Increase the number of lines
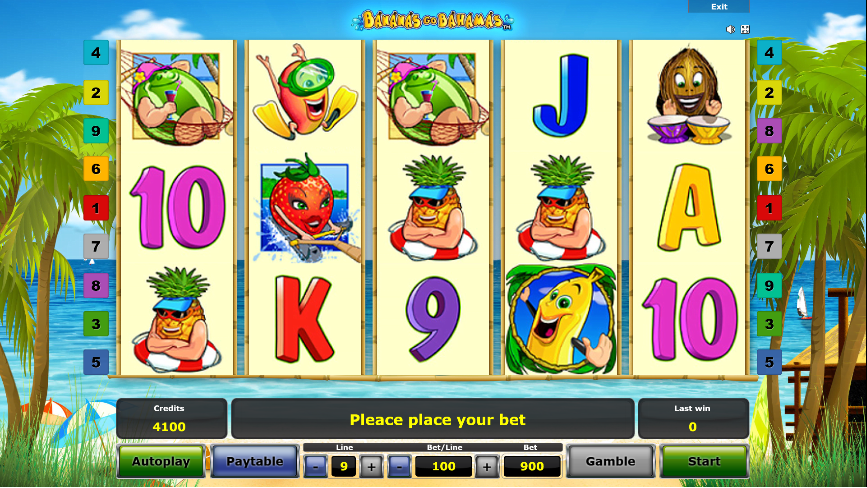This screenshot has height=488, width=867. pos(371,466)
